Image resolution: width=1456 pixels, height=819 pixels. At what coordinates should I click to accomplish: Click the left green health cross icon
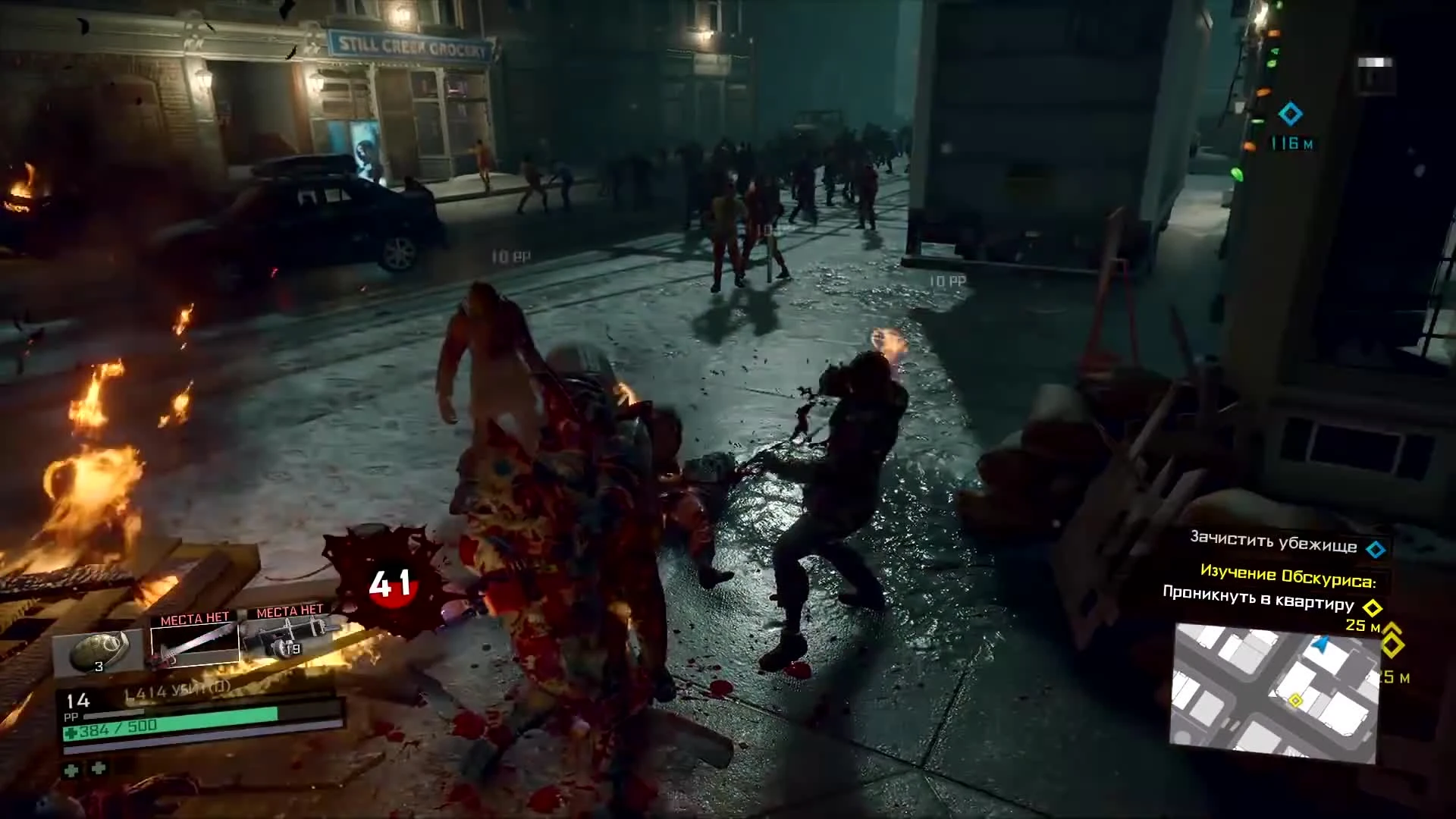pos(72,771)
